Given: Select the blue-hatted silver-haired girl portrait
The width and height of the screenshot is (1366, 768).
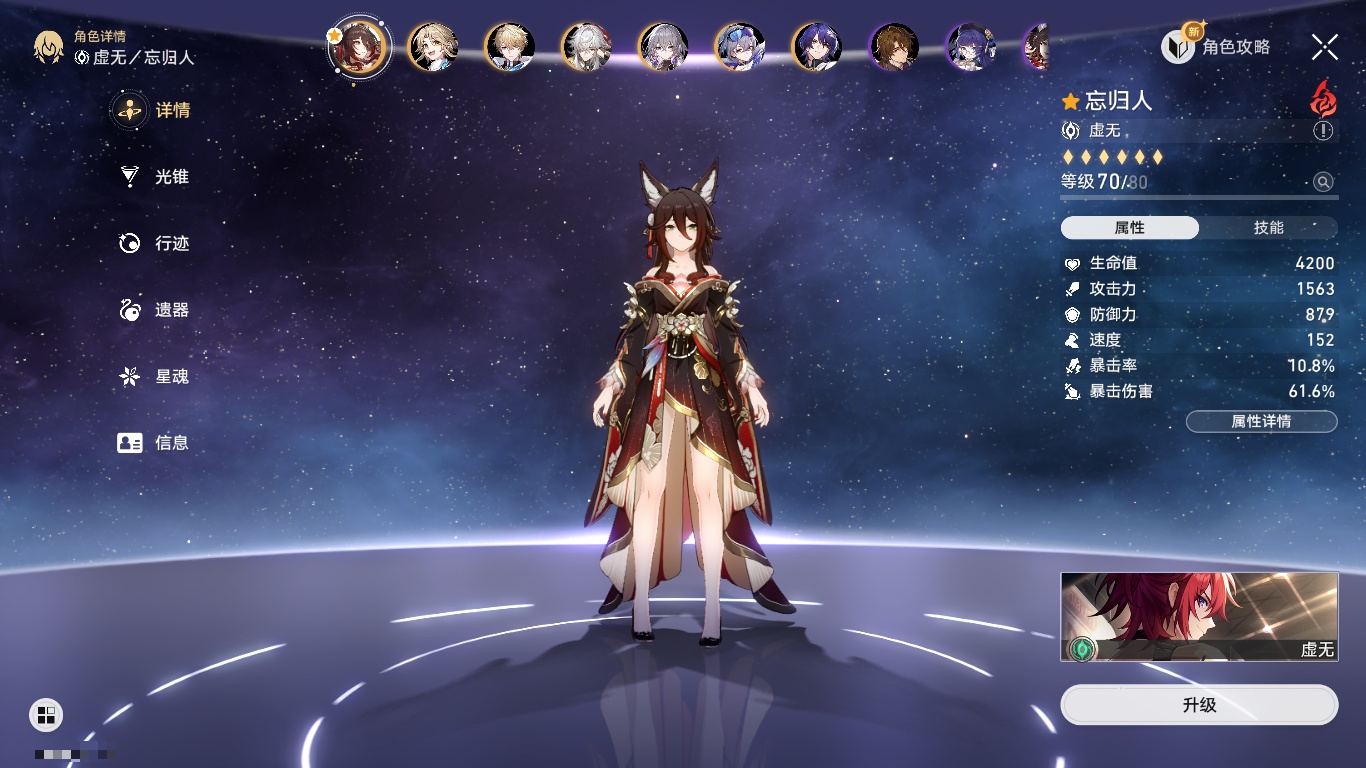Looking at the screenshot, I should pos(740,47).
